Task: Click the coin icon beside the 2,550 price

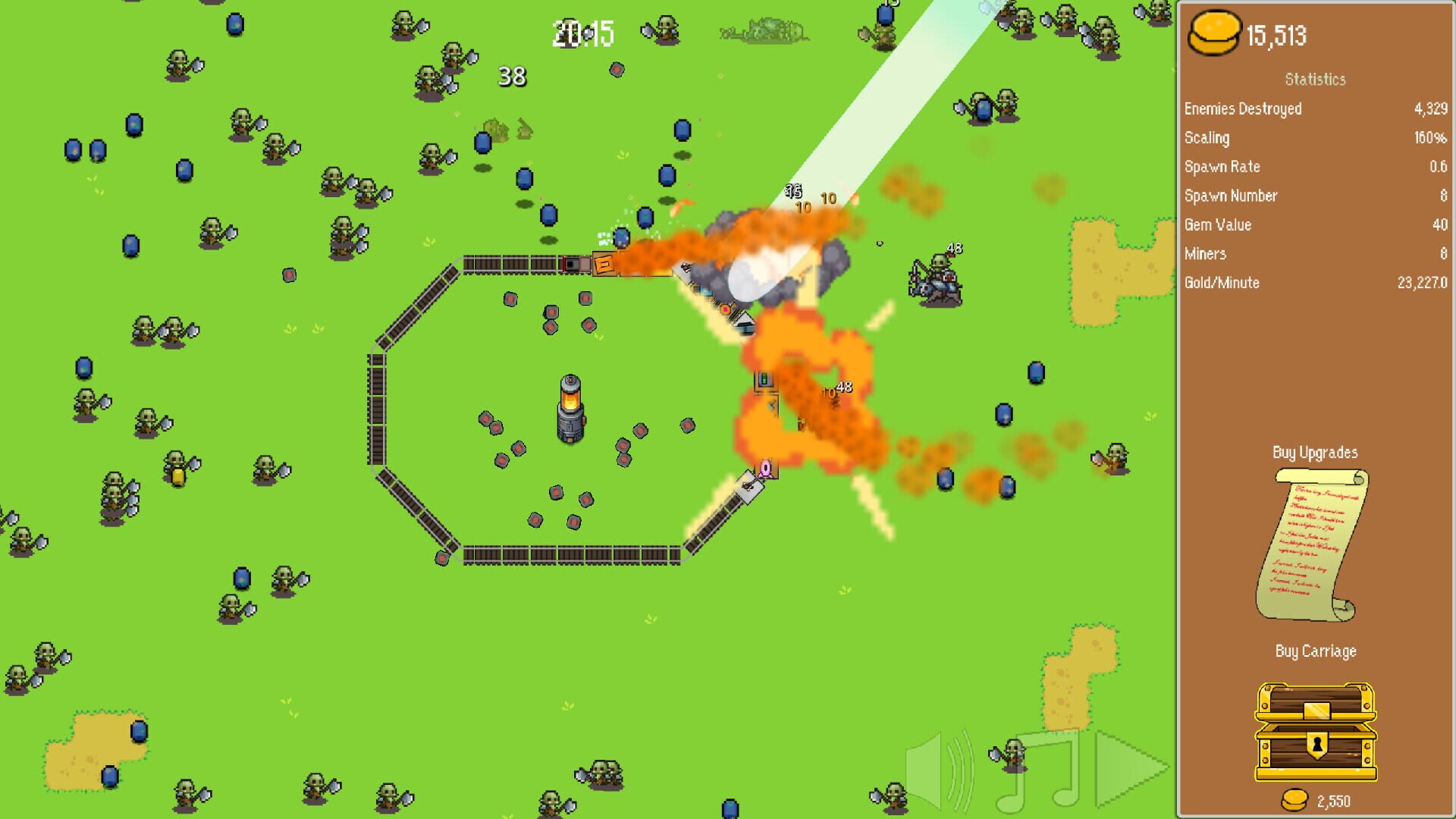Action: 1294,800
